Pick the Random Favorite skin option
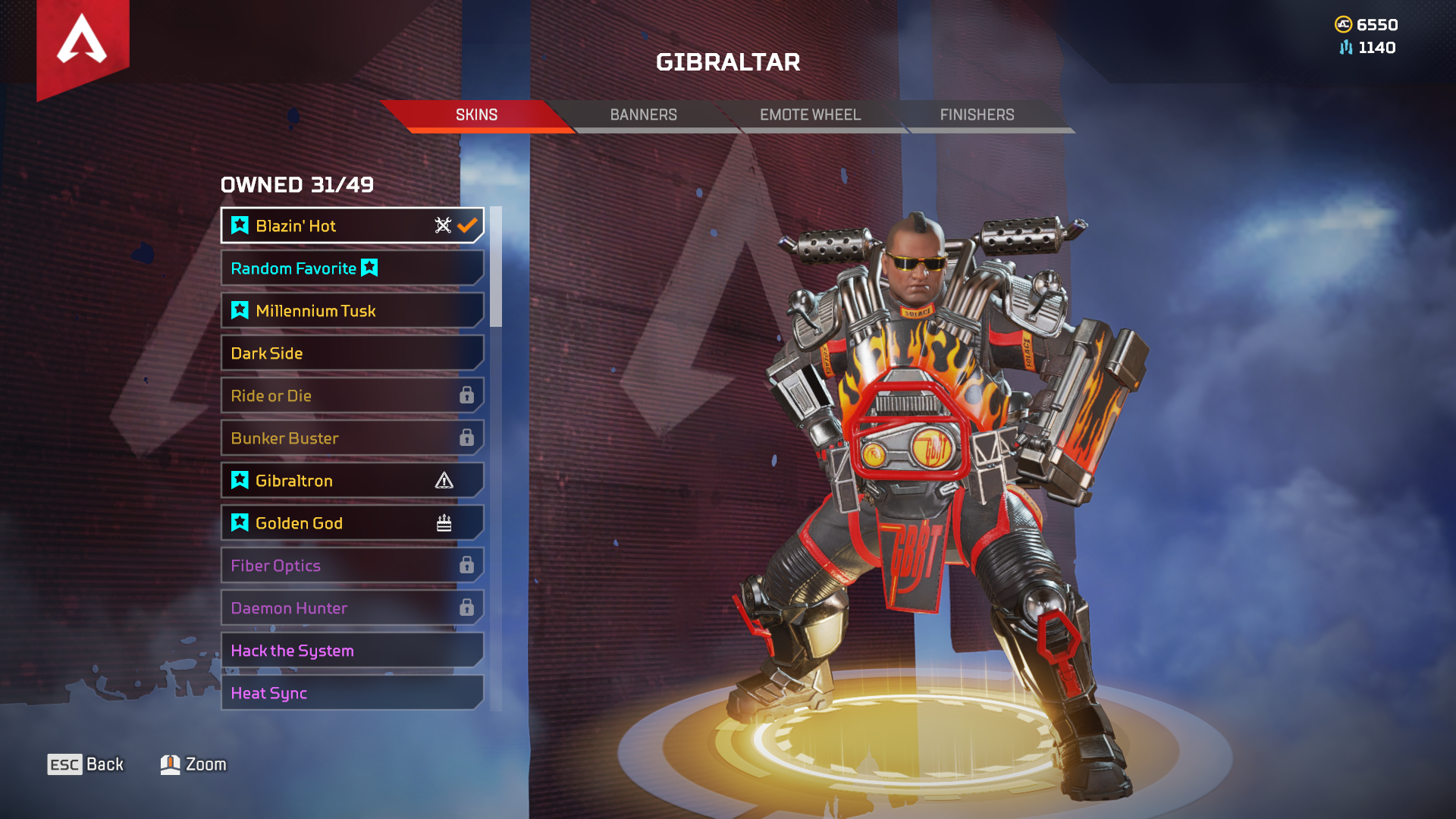The width and height of the screenshot is (1456, 819). coord(352,268)
